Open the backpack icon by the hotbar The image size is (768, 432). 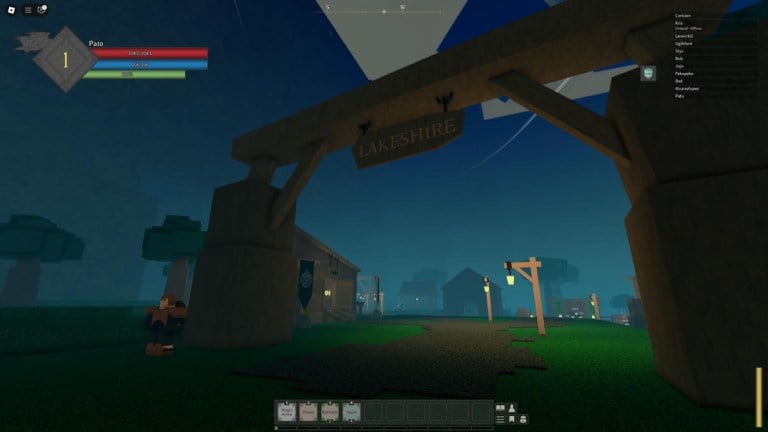point(523,419)
